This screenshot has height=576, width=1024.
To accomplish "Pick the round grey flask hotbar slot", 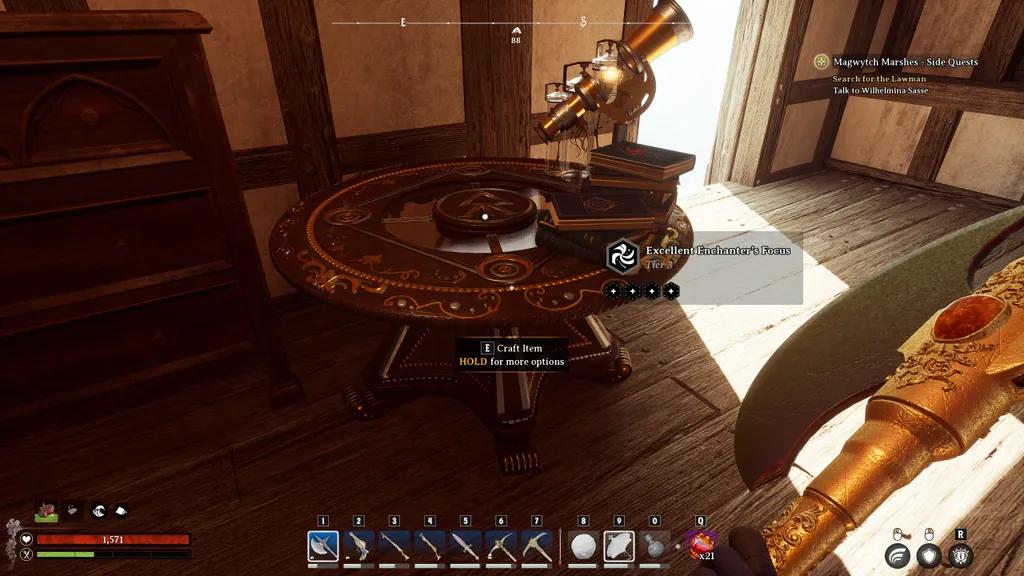I will tap(655, 546).
